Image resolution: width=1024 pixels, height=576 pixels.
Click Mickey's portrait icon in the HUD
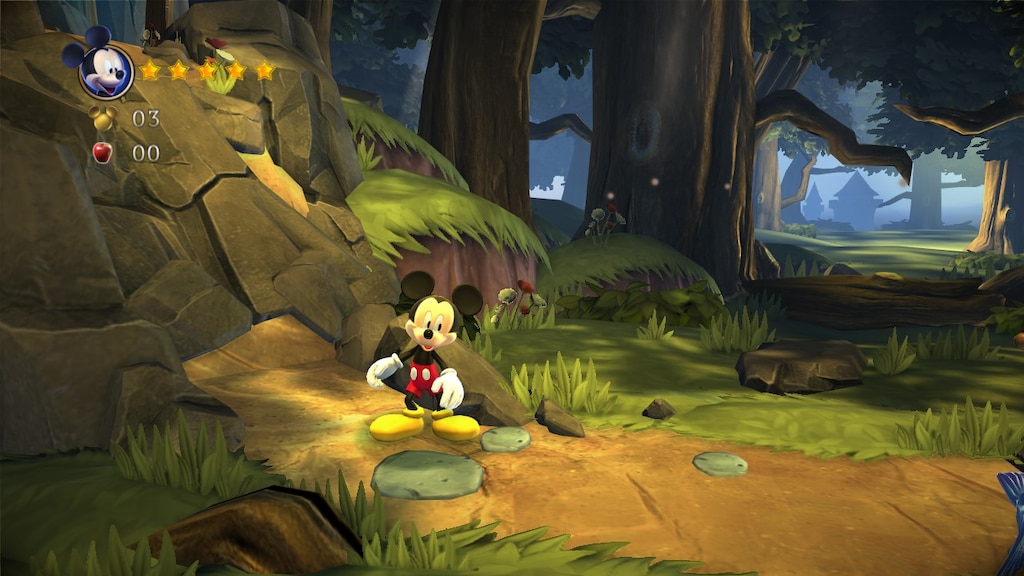(104, 68)
